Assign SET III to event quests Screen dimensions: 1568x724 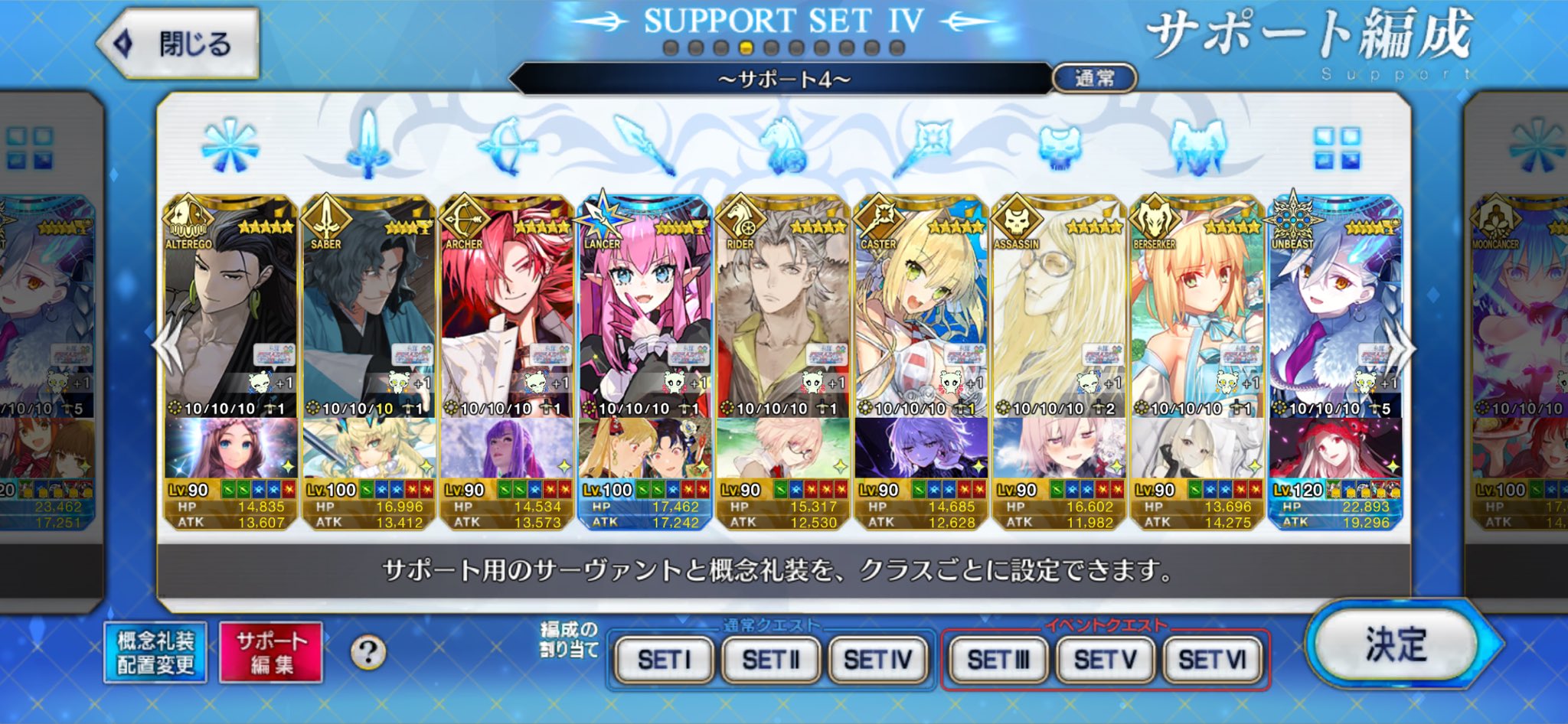point(998,659)
